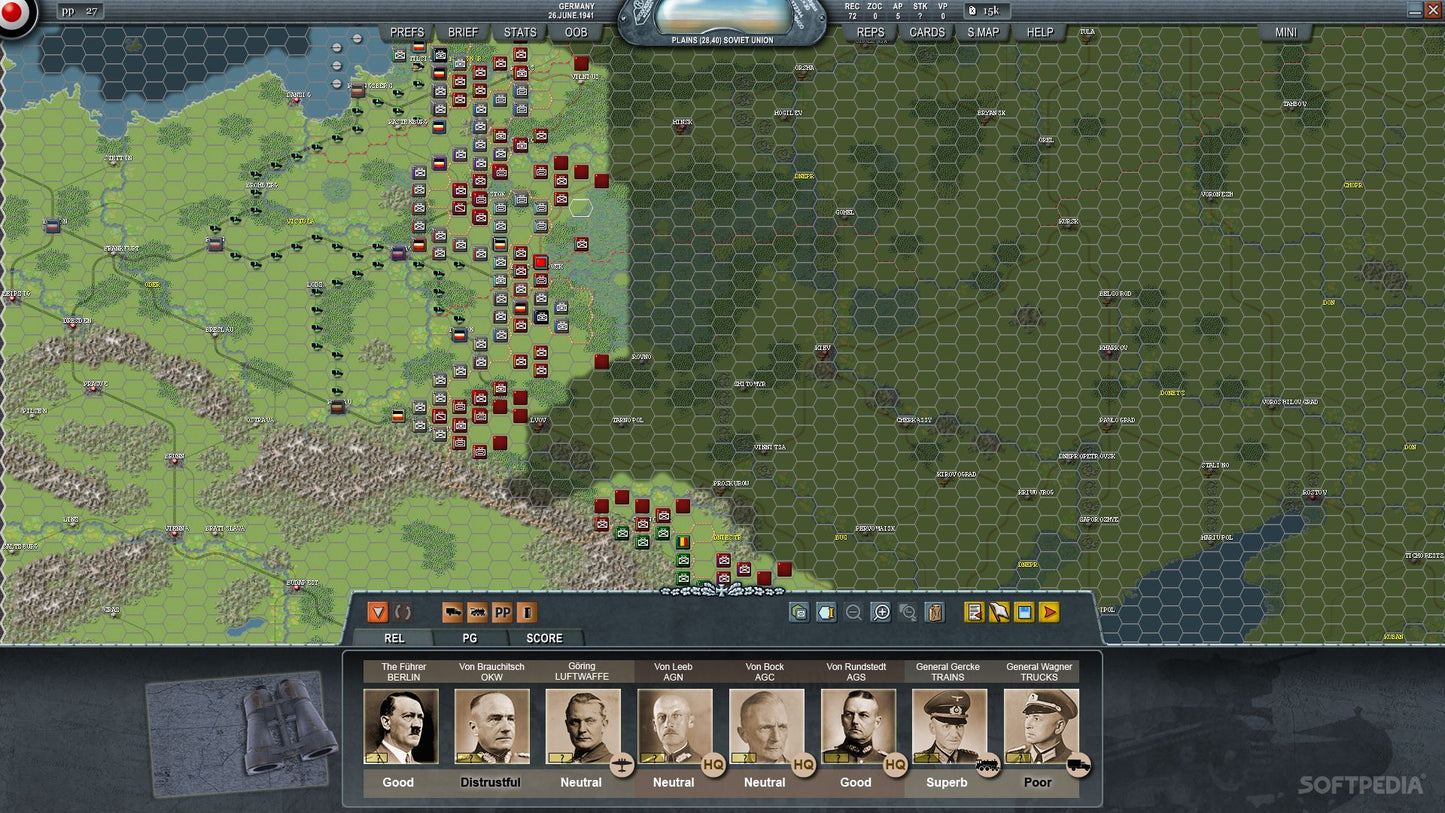Save the game via the floppy disk icon

coord(1023,612)
